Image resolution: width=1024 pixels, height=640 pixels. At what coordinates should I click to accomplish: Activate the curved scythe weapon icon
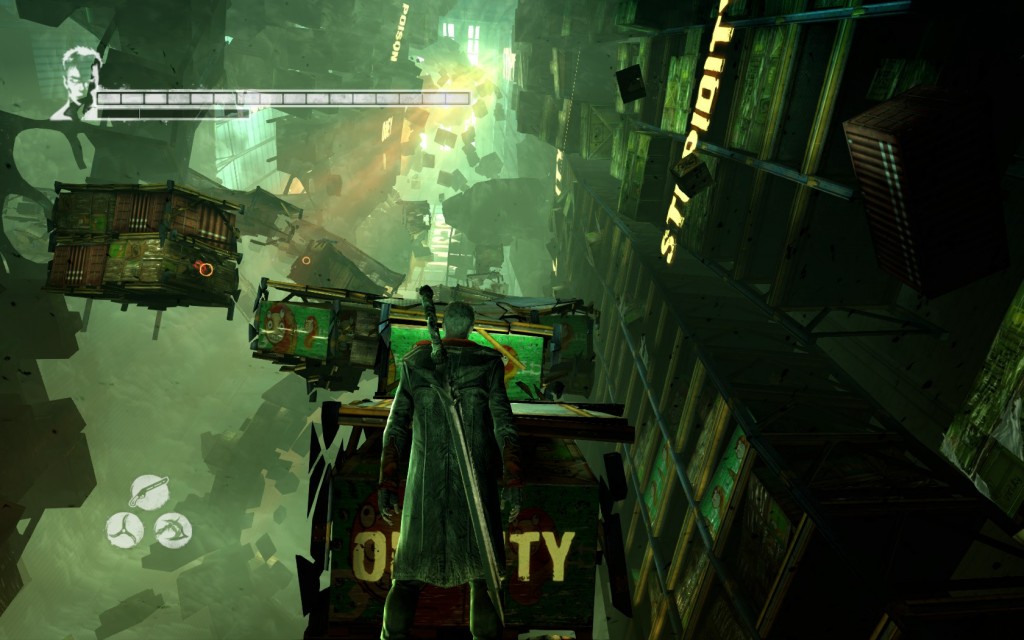pyautogui.click(x=173, y=529)
